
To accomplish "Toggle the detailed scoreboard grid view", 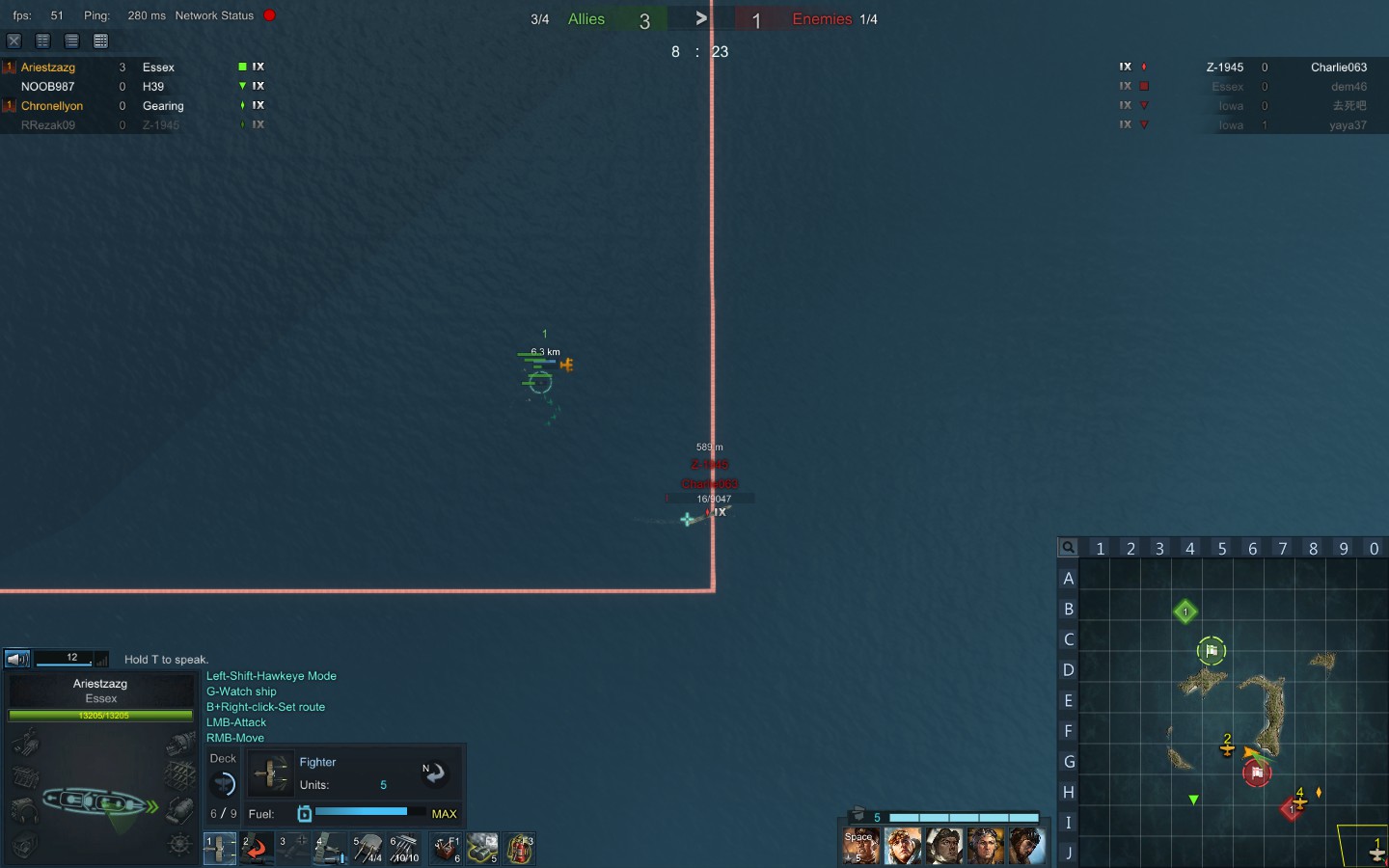I will pyautogui.click(x=100, y=41).
